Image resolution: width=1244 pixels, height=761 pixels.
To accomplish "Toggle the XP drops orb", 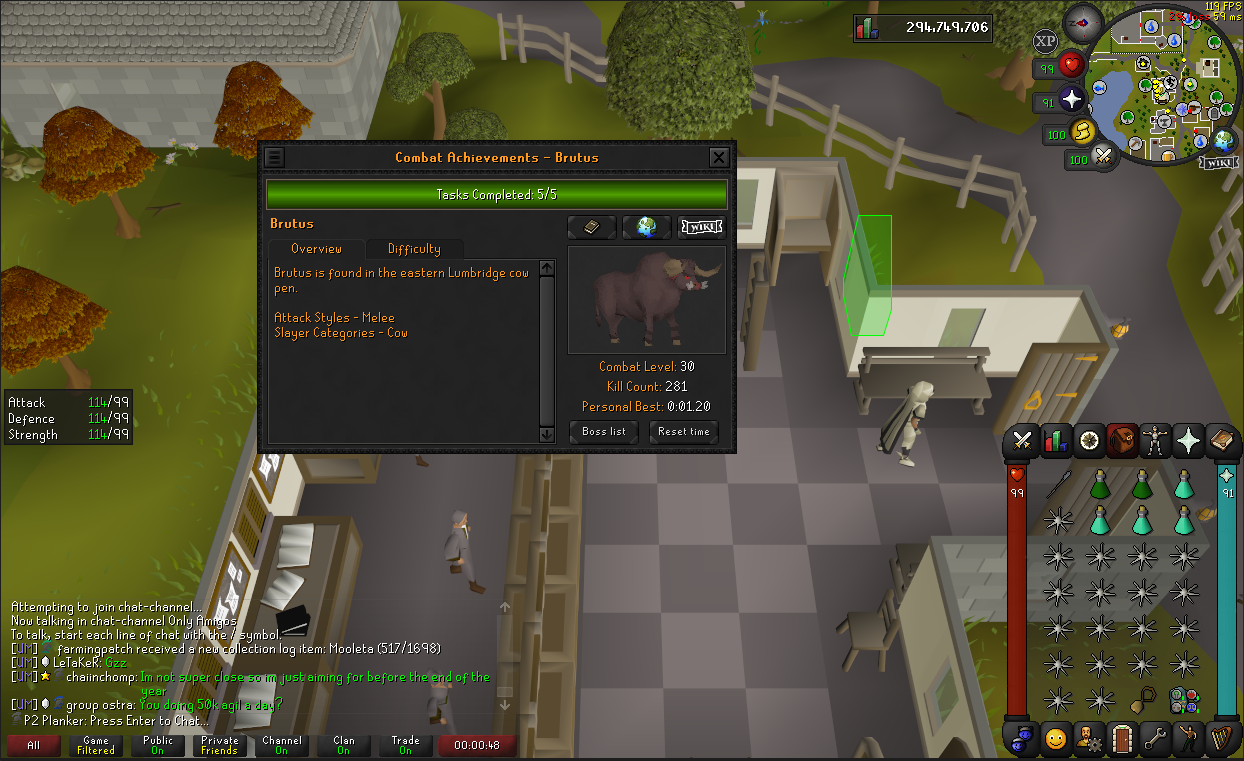I will (1045, 41).
